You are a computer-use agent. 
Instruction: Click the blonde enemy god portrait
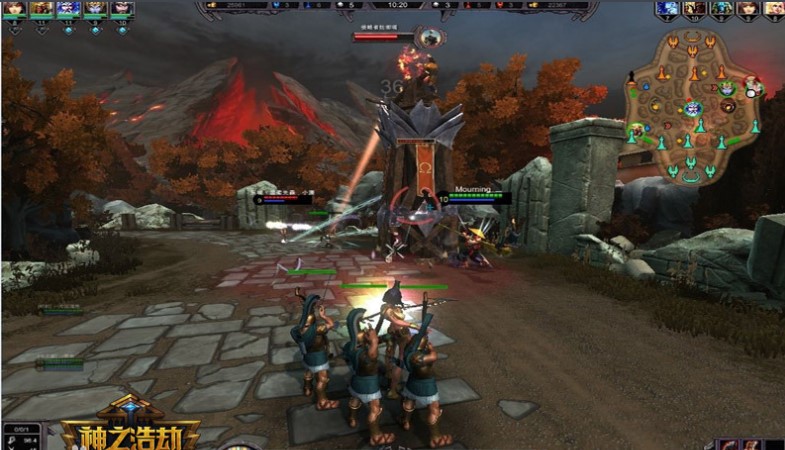click(773, 8)
